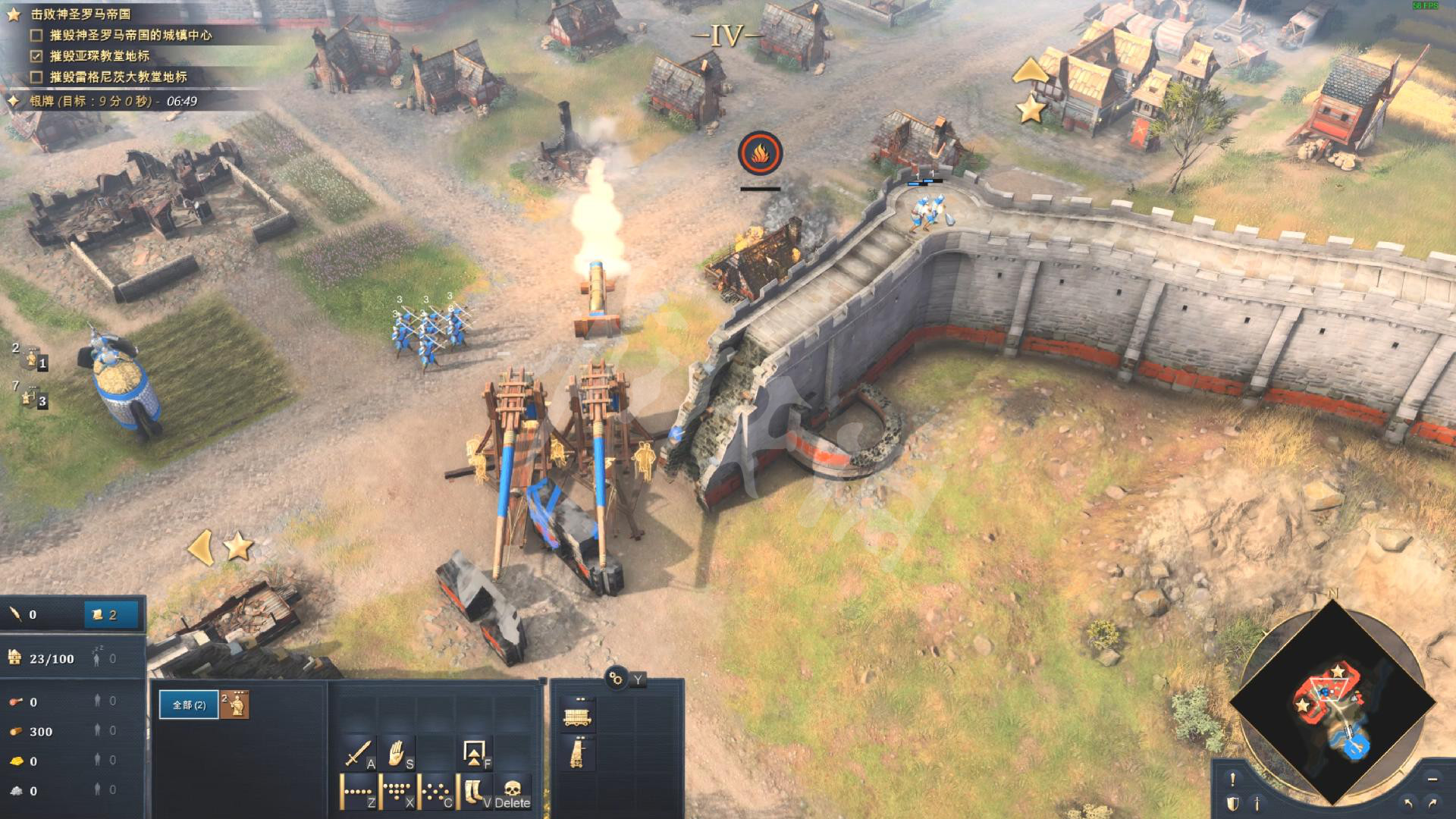
Task: Open the gears build menu toggle
Action: coord(616,678)
